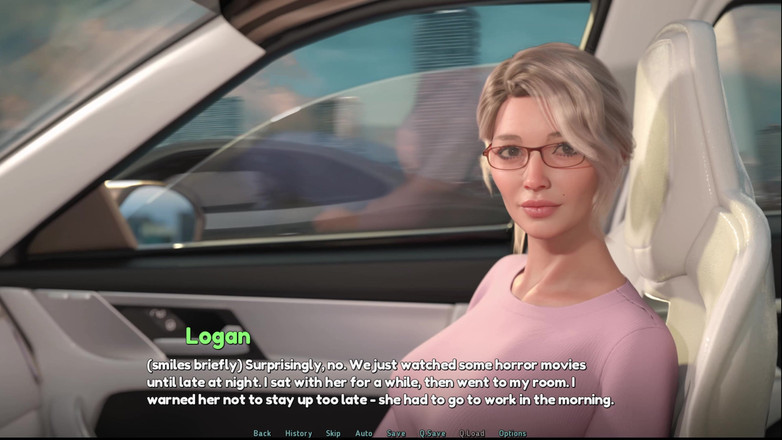This screenshot has height=440, width=782.
Task: Go back to the previous dialogue line
Action: pyautogui.click(x=262, y=433)
